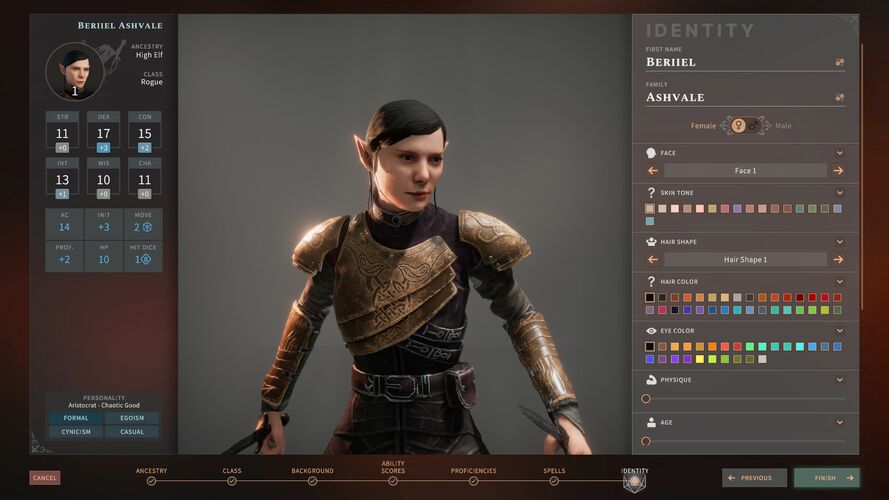
Task: Choose the previous hair shape
Action: [x=653, y=260]
